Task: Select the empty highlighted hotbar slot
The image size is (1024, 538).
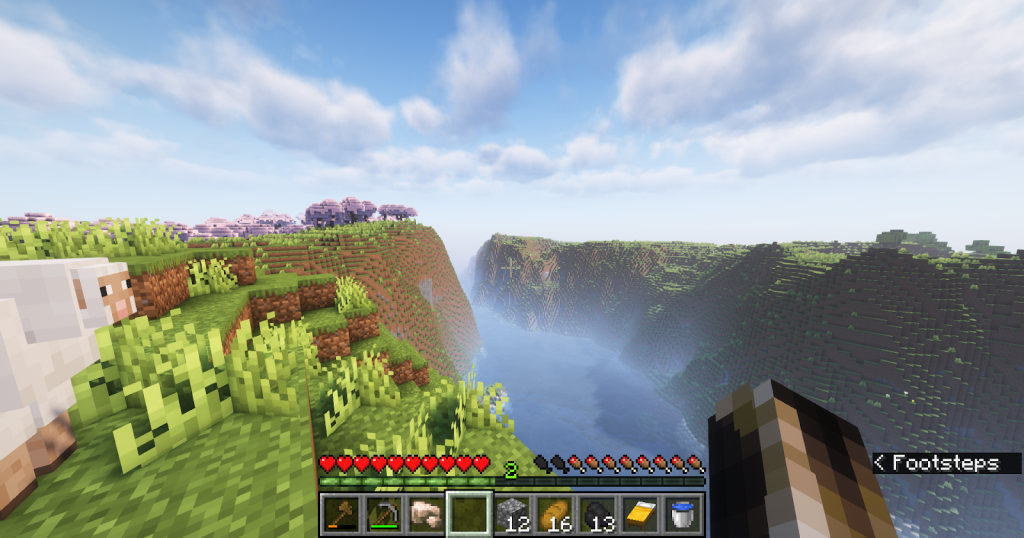Action: click(469, 514)
